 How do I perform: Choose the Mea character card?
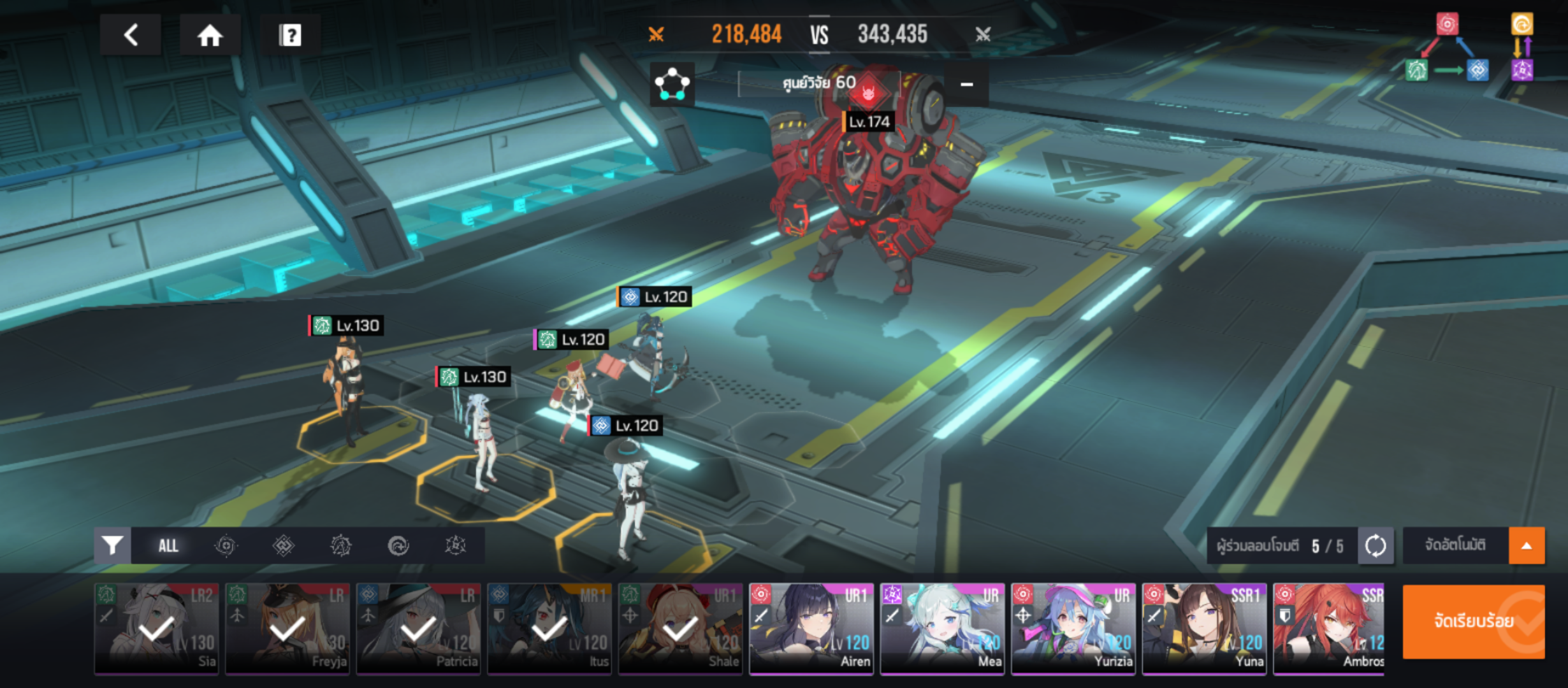(x=942, y=628)
